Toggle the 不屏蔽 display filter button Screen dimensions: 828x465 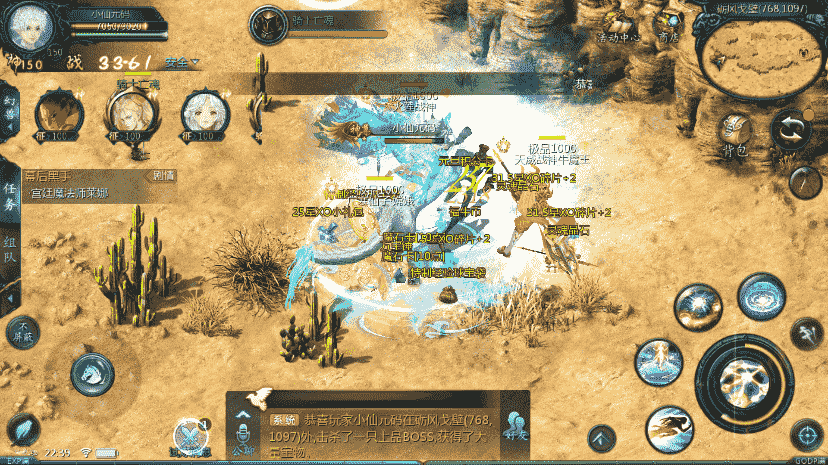21,330
